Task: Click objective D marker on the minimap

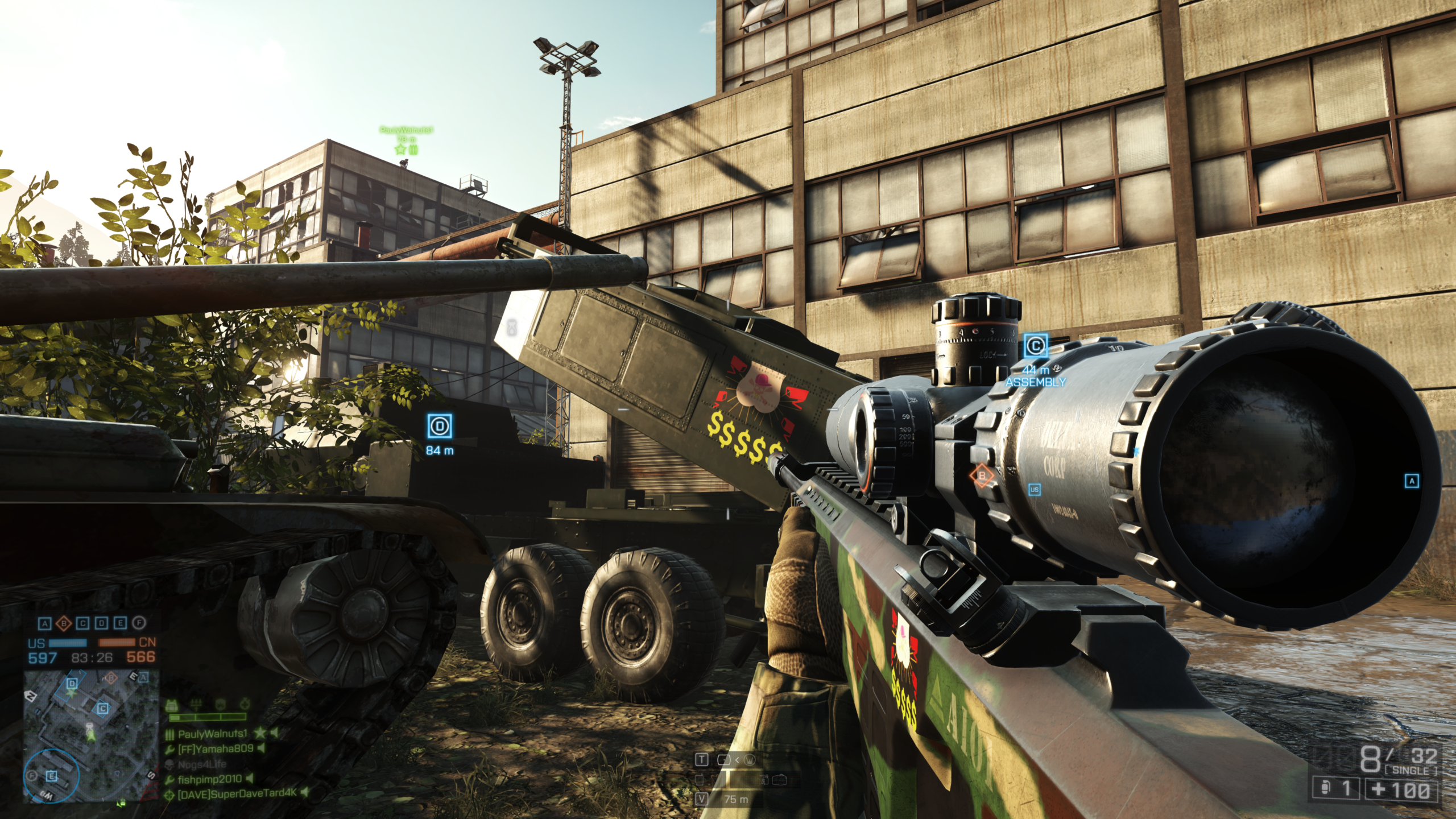Action: pyautogui.click(x=72, y=683)
